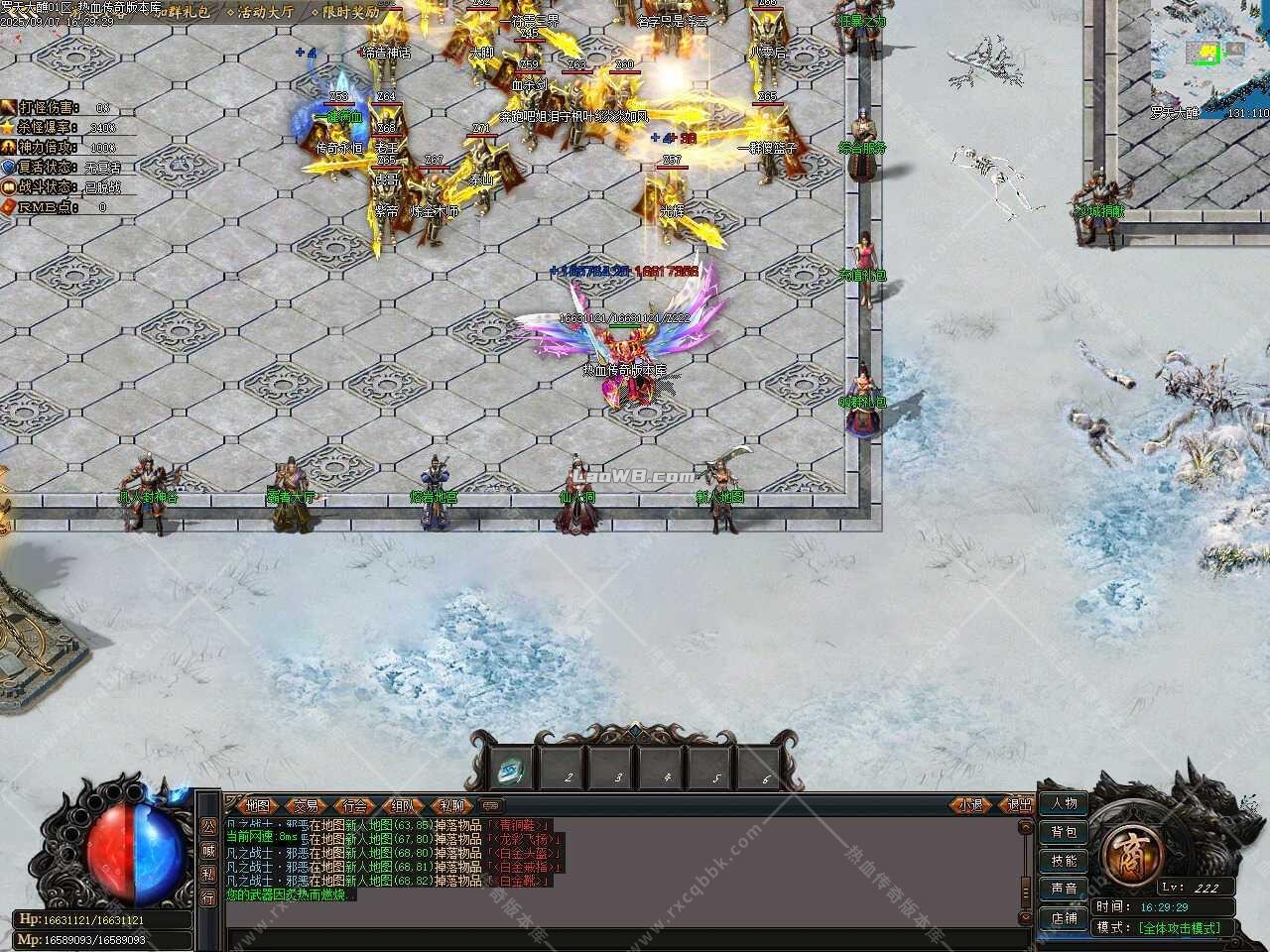
Task: Open the 背包 backpack inventory
Action: click(1064, 832)
